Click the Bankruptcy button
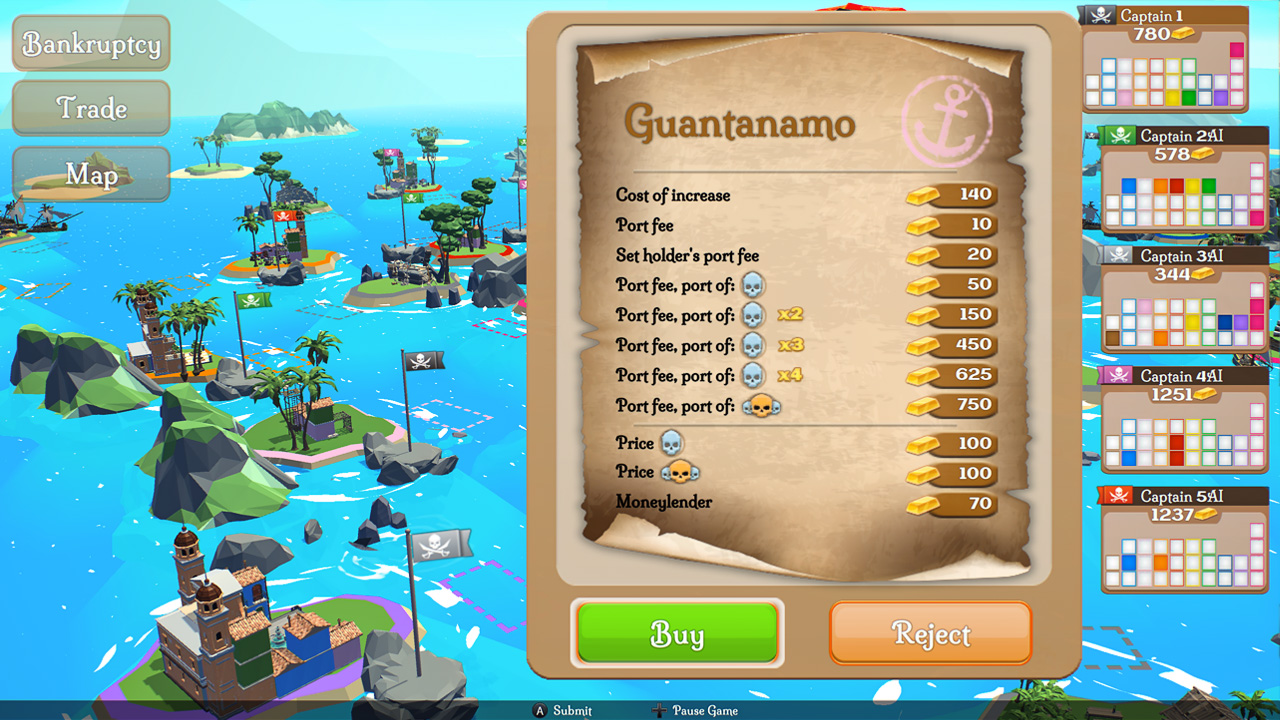Screen dimensions: 1280x720 tap(90, 43)
